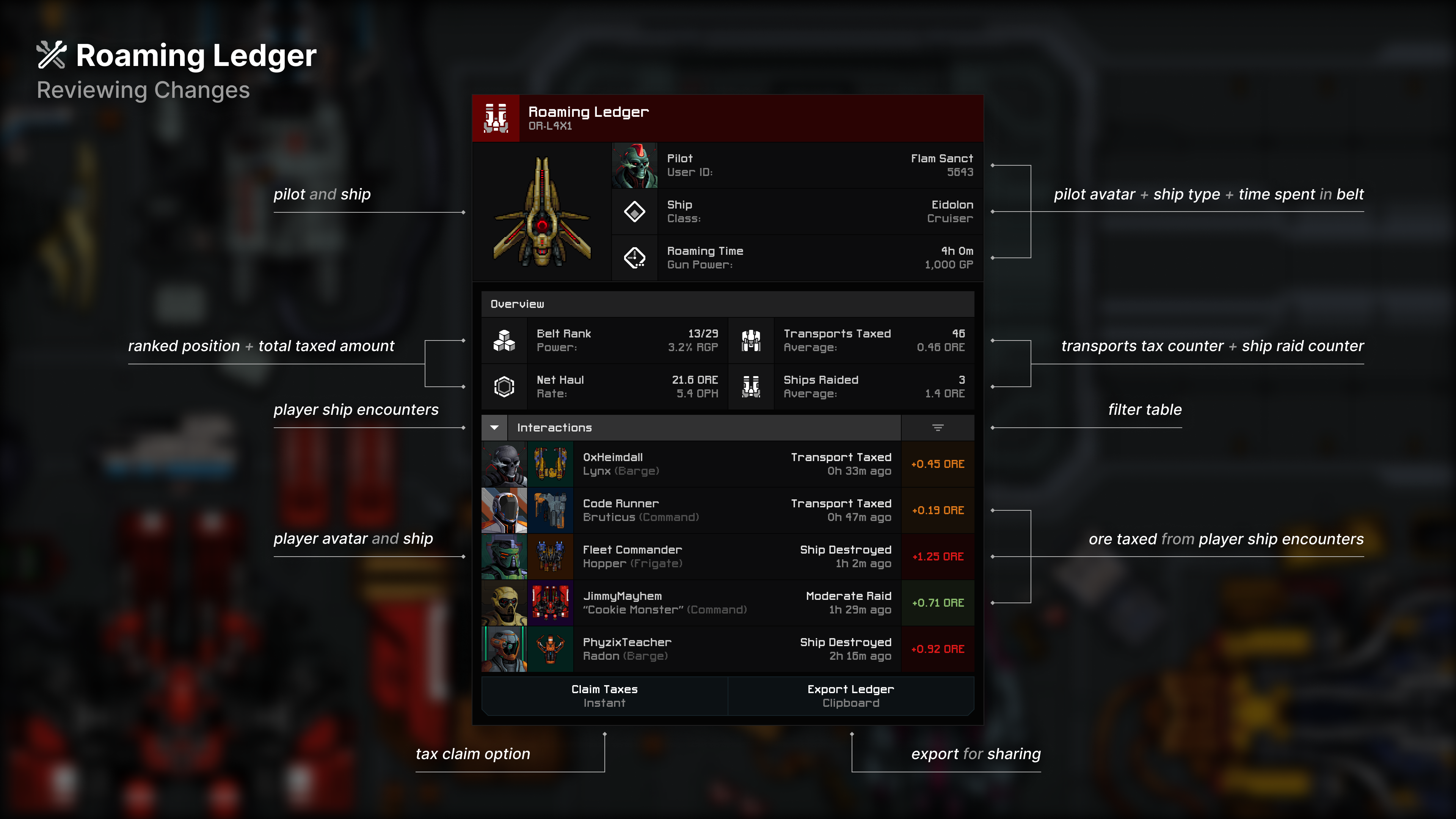This screenshot has height=819, width=1456.
Task: Click the Roaming Ledger header icon
Action: click(496, 118)
